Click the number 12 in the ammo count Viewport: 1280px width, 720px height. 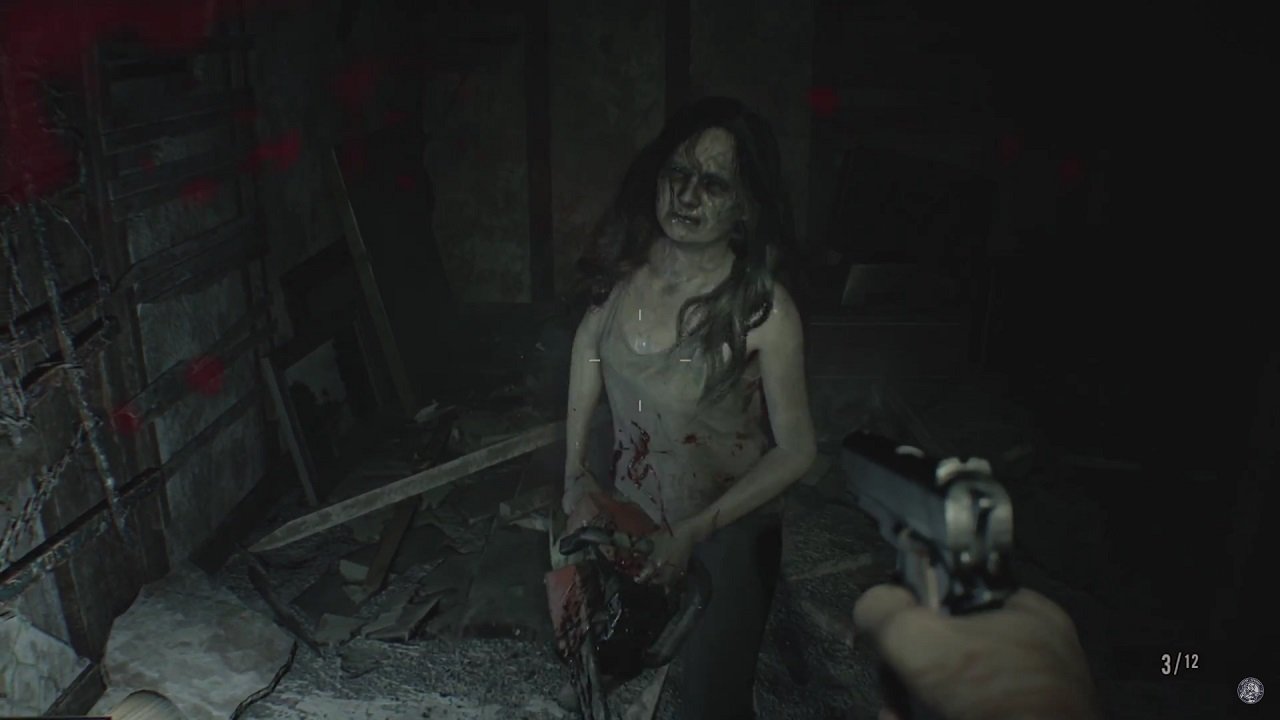point(1192,660)
